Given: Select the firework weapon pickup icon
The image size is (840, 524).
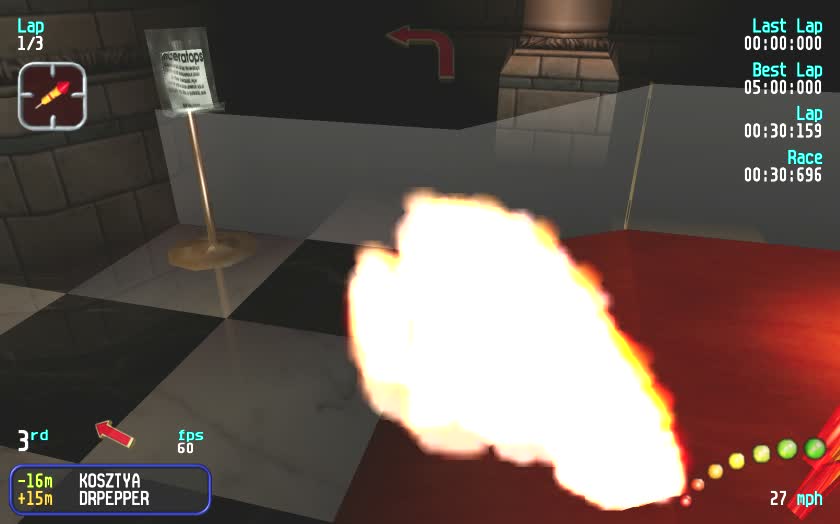Looking at the screenshot, I should pyautogui.click(x=52, y=95).
